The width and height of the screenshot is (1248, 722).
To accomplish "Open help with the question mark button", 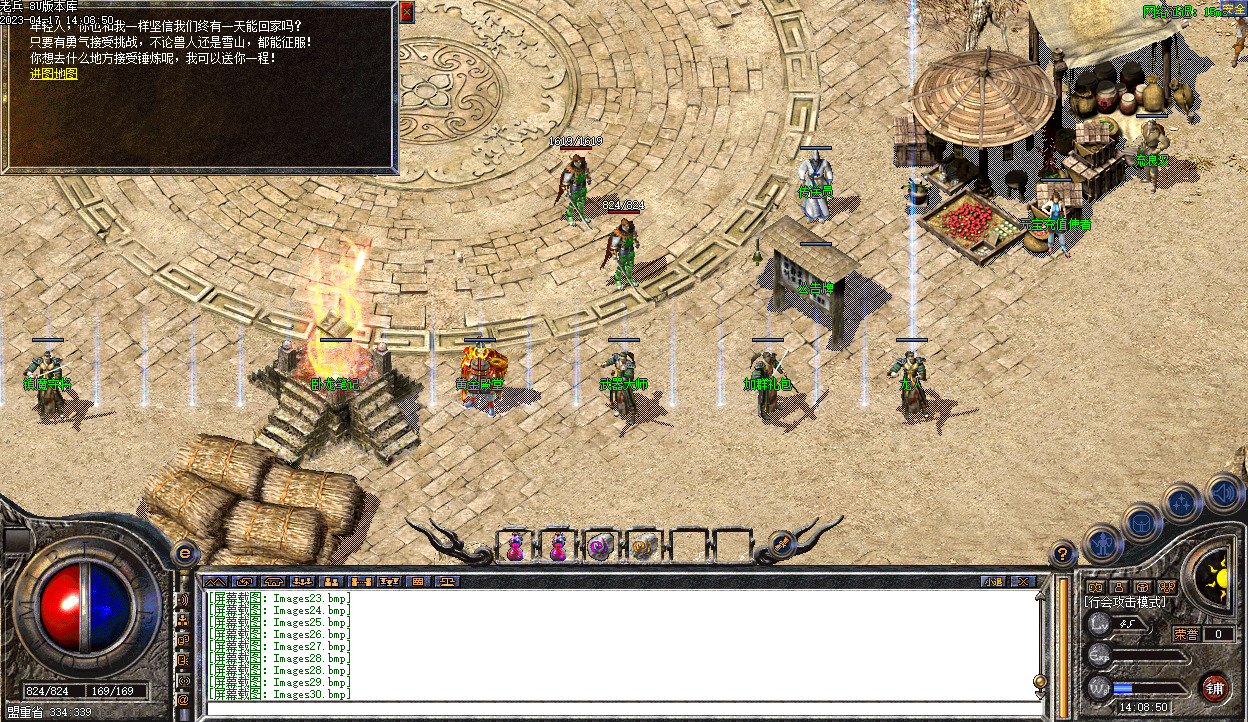I will pos(1063,553).
